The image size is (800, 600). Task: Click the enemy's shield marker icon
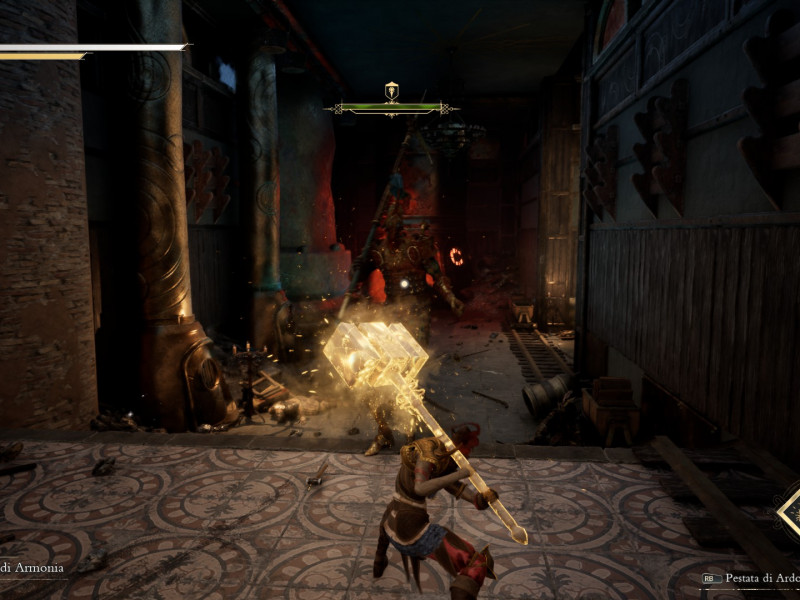[x=391, y=90]
